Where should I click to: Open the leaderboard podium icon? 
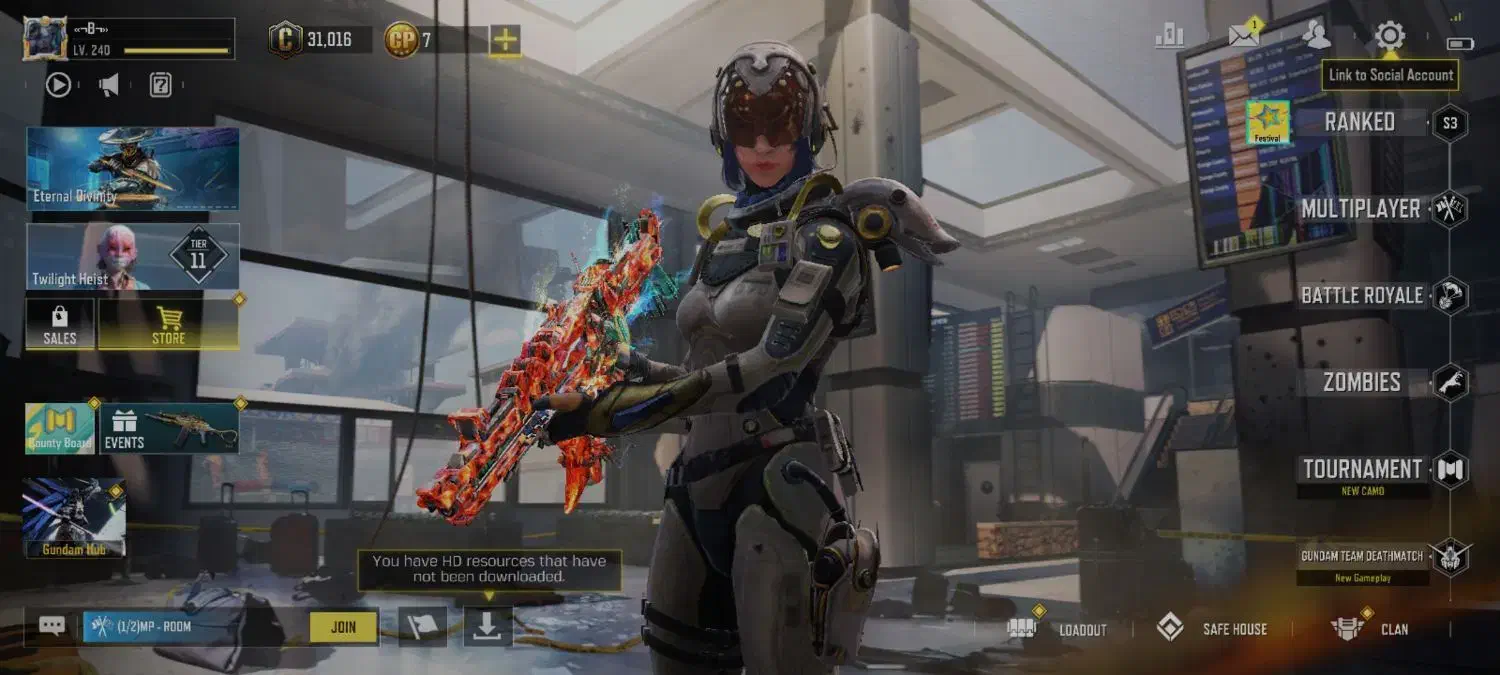click(1169, 37)
